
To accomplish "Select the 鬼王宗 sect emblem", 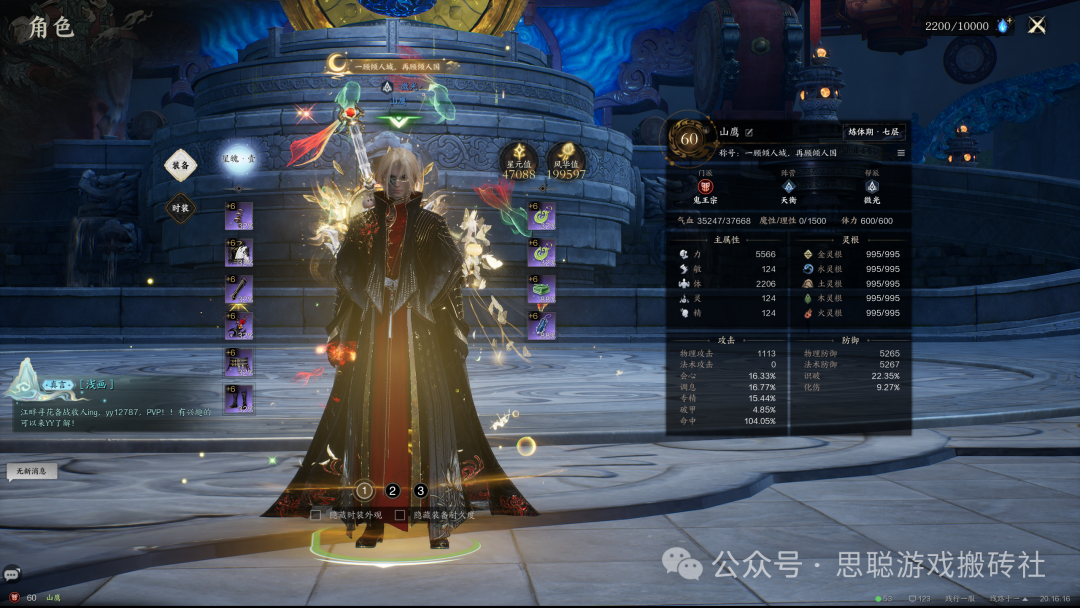I will click(x=706, y=187).
